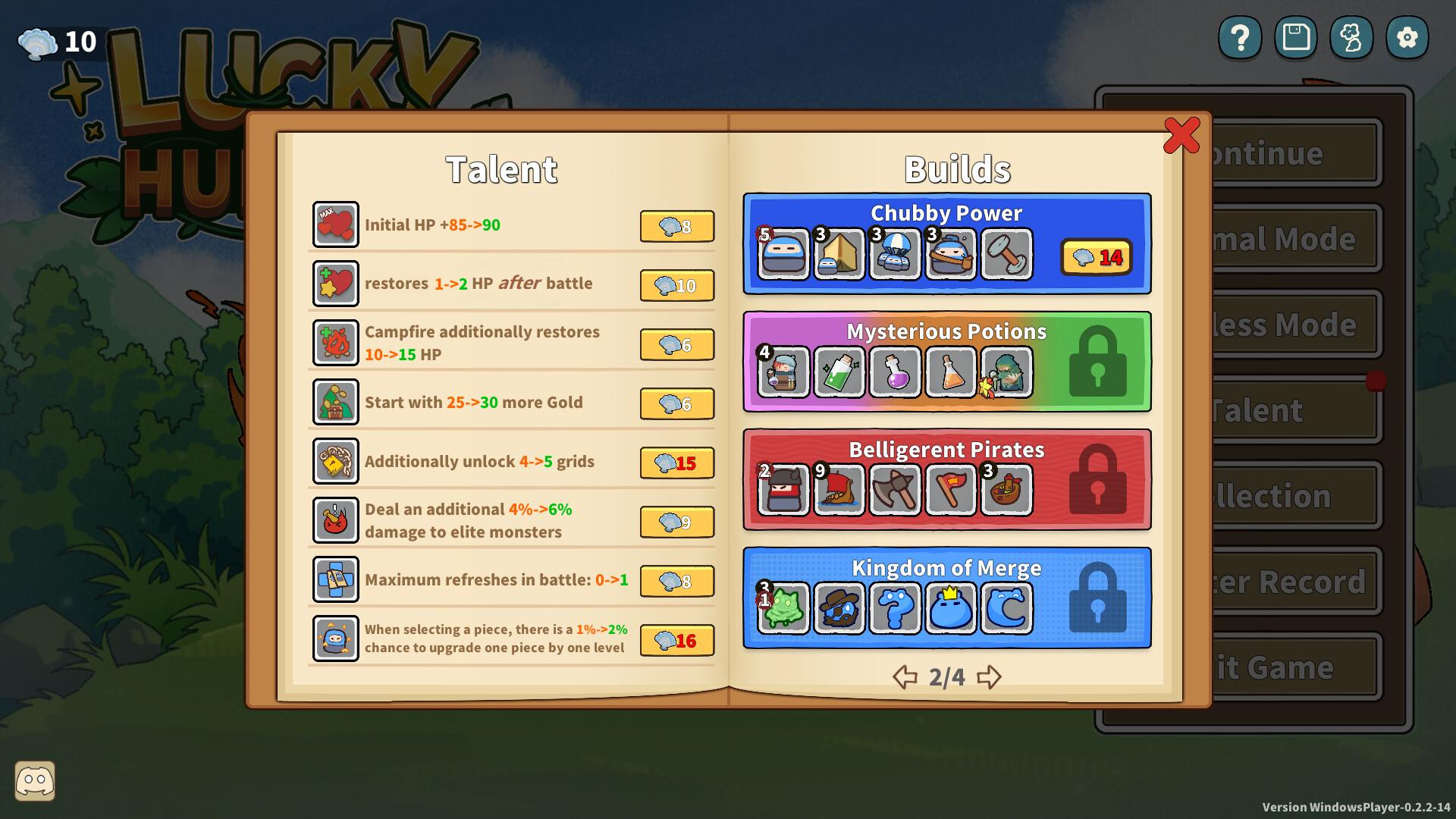The width and height of the screenshot is (1456, 819).
Task: Purchase Chubby Power build for 14 shells
Action: coord(1095,258)
